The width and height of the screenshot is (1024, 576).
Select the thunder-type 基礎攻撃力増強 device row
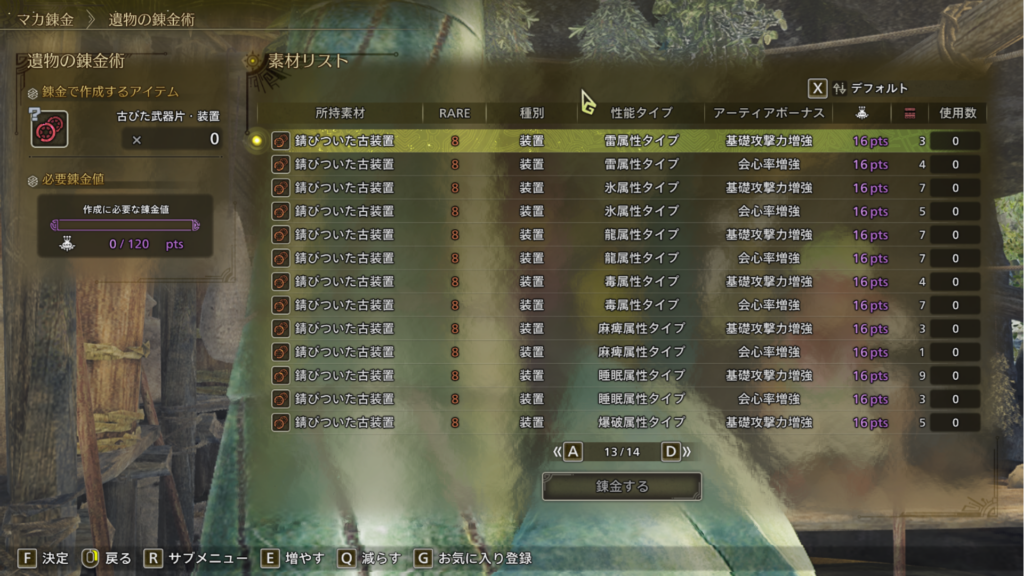pyautogui.click(x=620, y=141)
